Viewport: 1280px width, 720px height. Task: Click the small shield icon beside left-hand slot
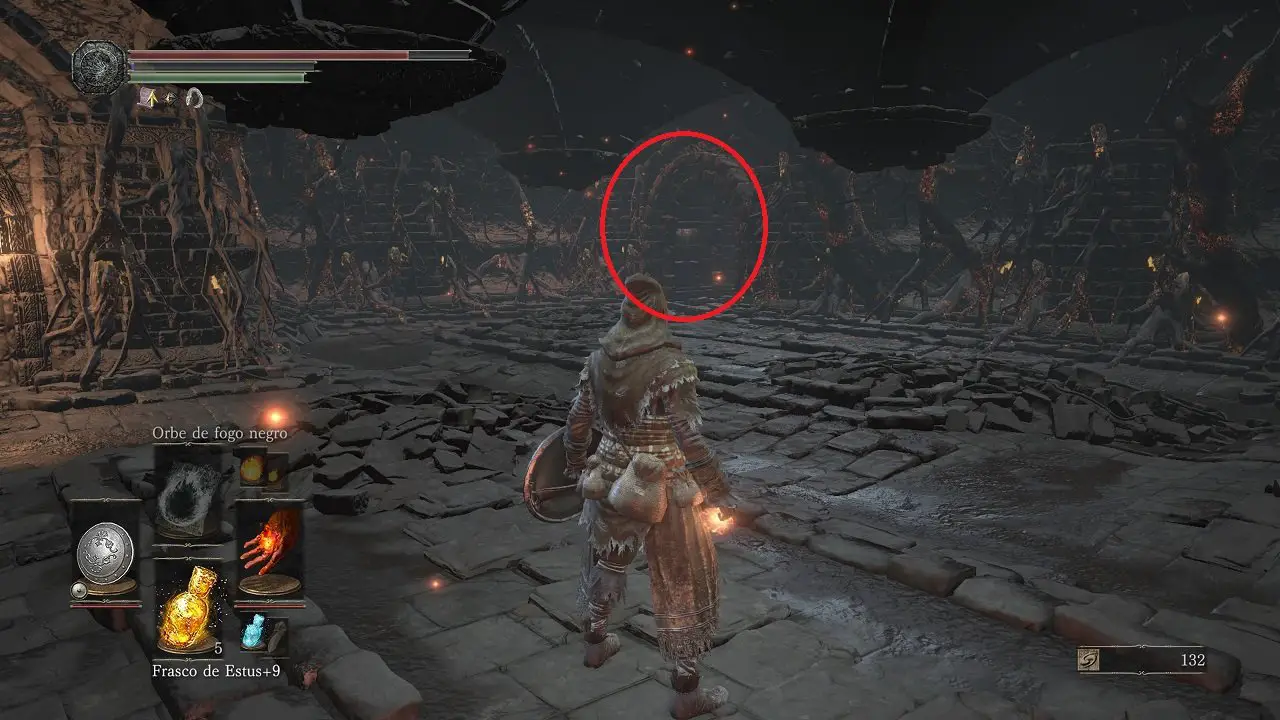point(78,591)
